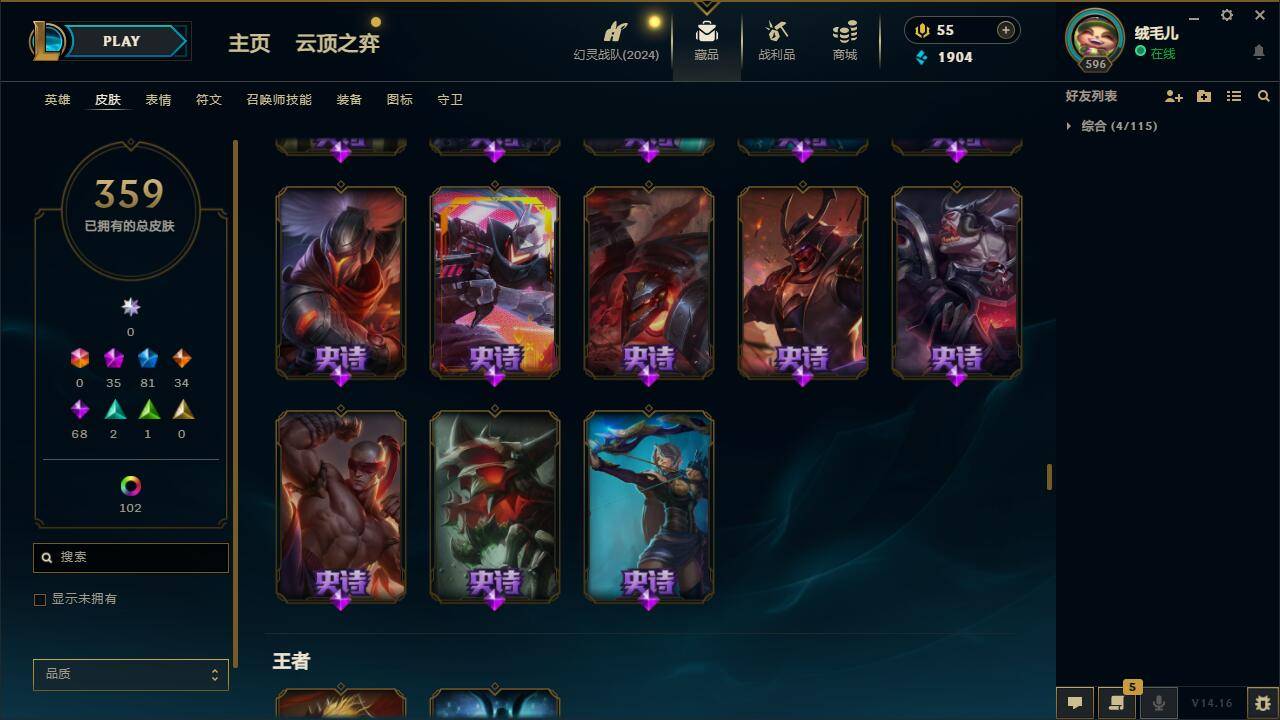This screenshot has width=1280, height=720.
Task: Open the 品质 quality dropdown
Action: click(x=130, y=674)
